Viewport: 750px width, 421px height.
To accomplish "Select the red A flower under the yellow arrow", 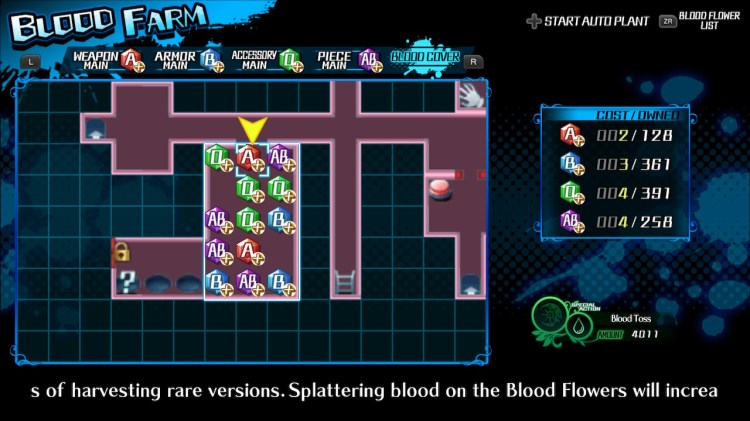I will (x=250, y=156).
